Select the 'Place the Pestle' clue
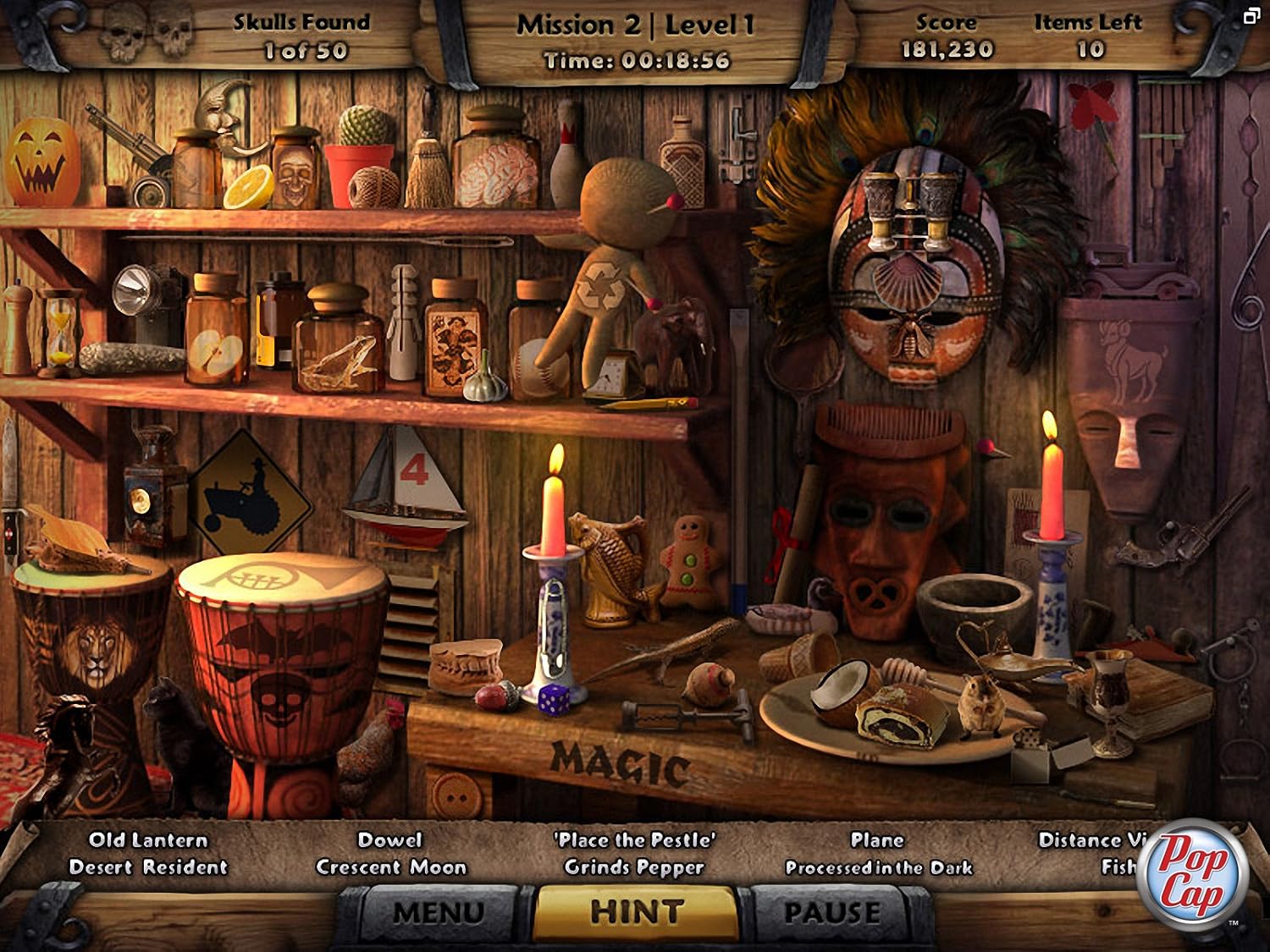Screen dimensions: 1270x952 634,840
